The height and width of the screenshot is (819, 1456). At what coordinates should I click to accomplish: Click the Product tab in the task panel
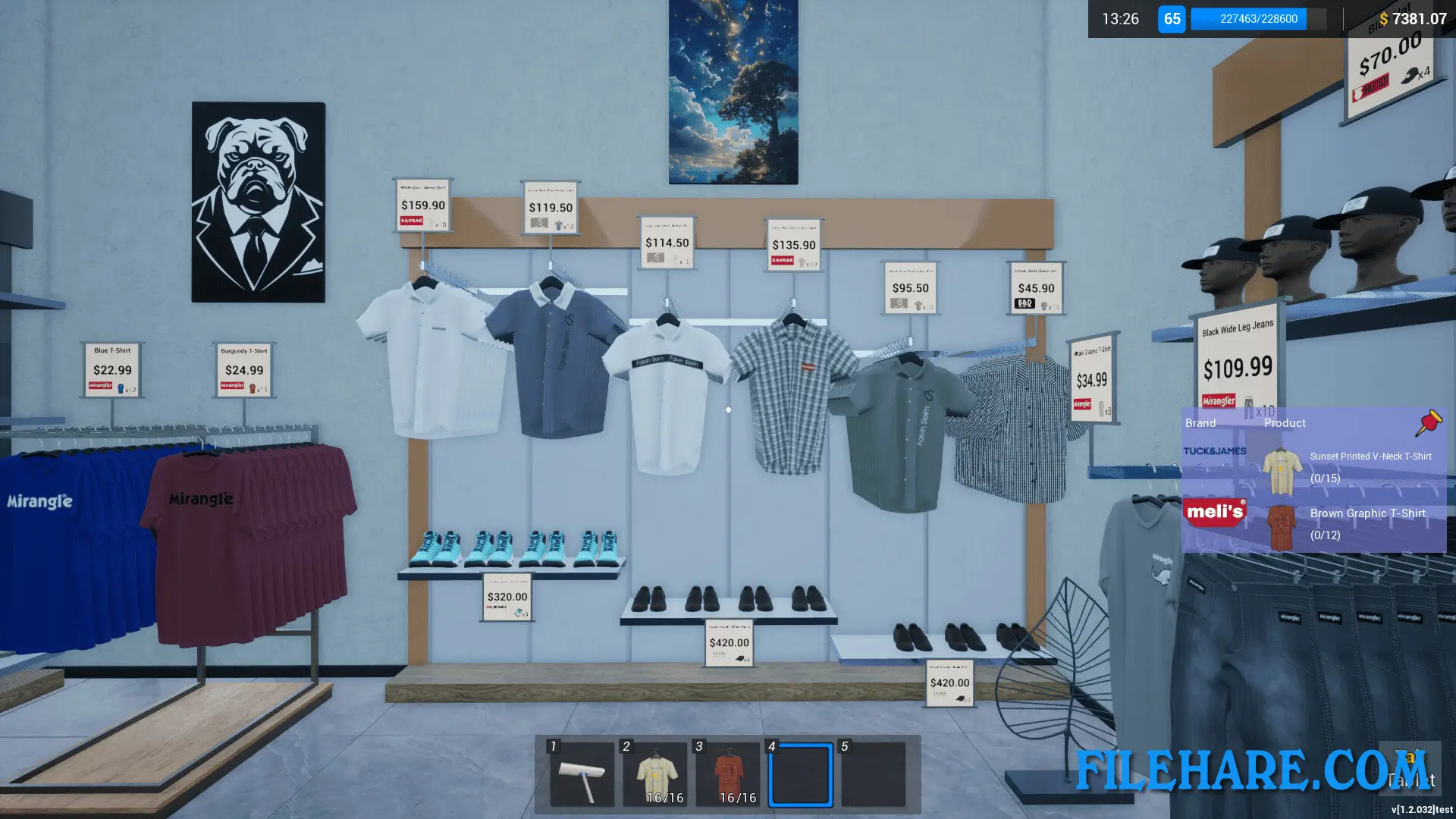point(1285,423)
